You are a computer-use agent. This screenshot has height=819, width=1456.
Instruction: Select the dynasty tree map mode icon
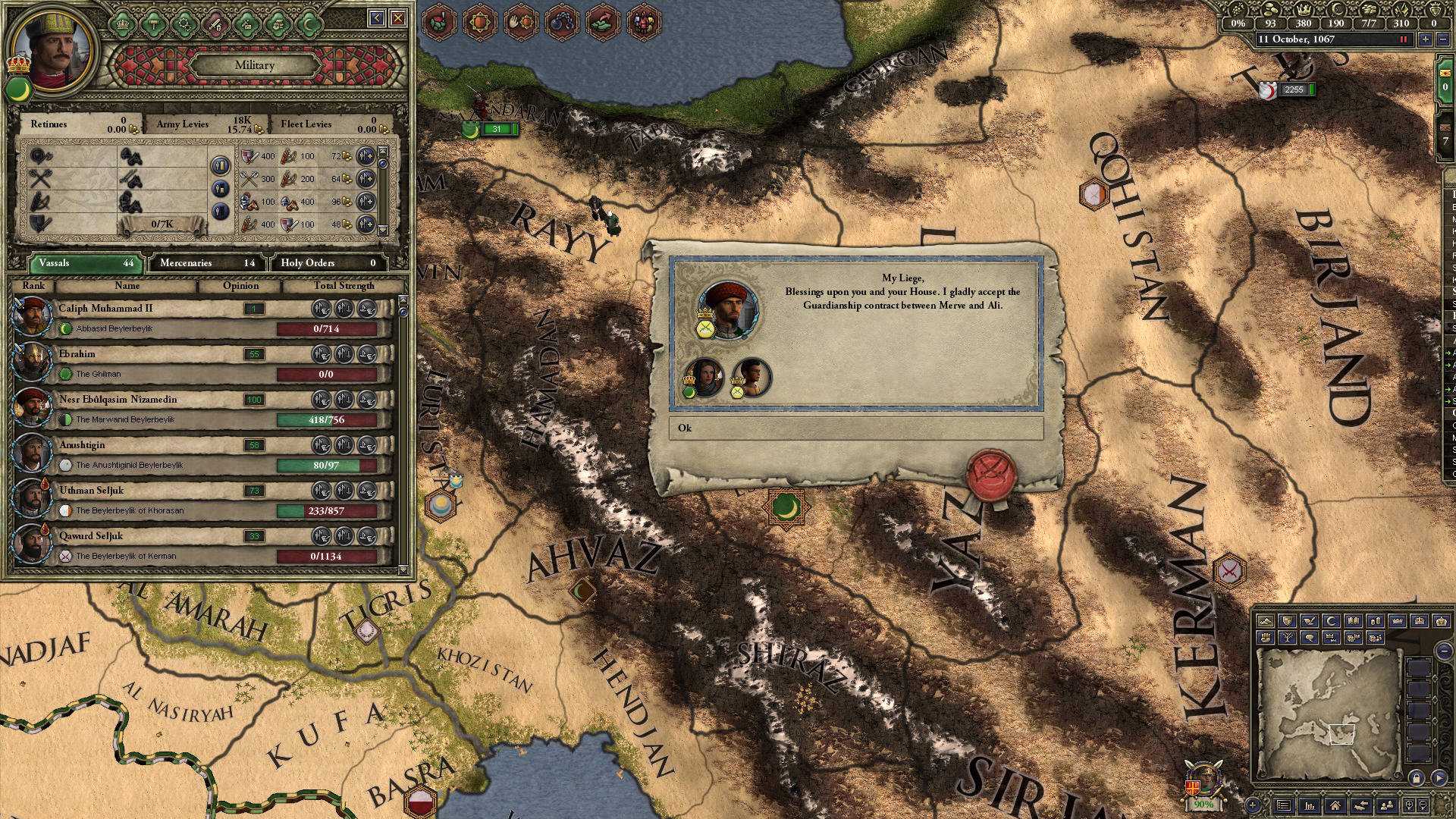click(1287, 637)
